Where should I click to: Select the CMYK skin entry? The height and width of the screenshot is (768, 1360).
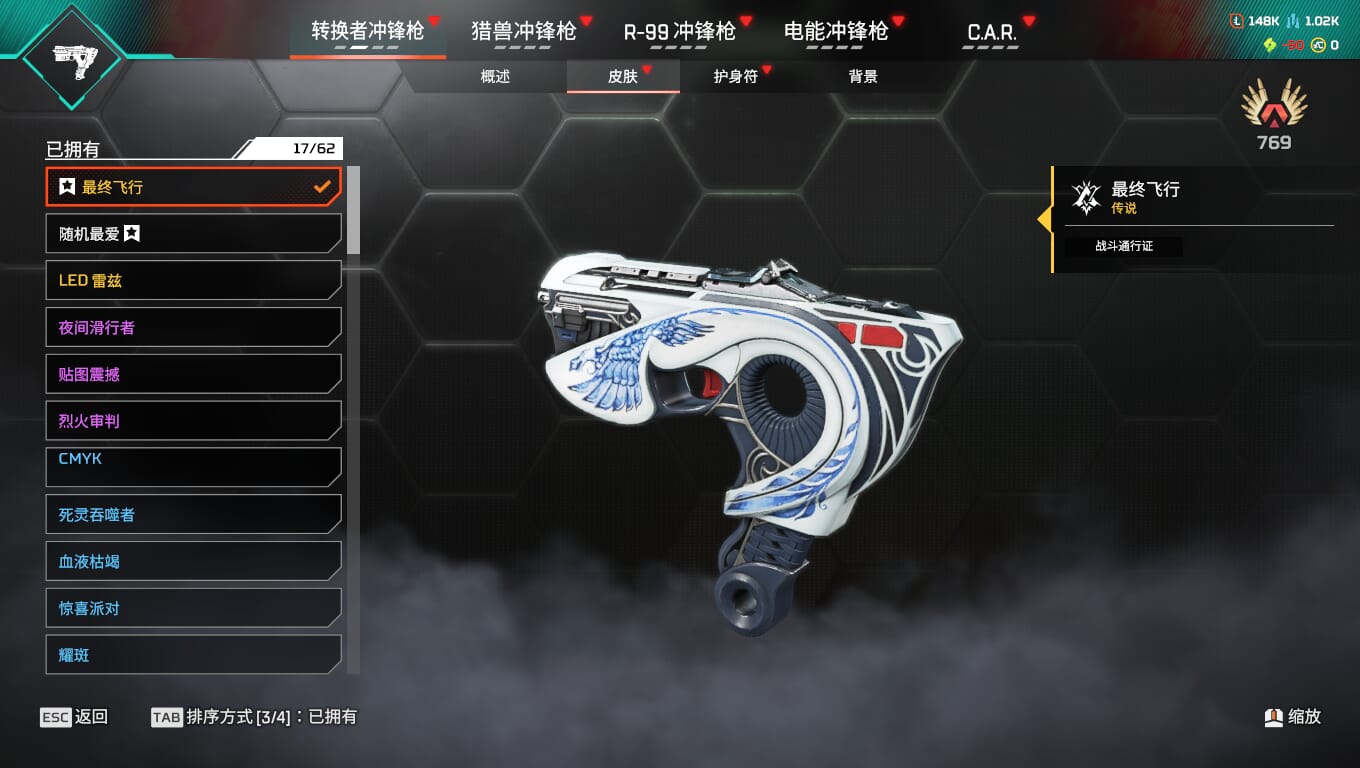(193, 466)
